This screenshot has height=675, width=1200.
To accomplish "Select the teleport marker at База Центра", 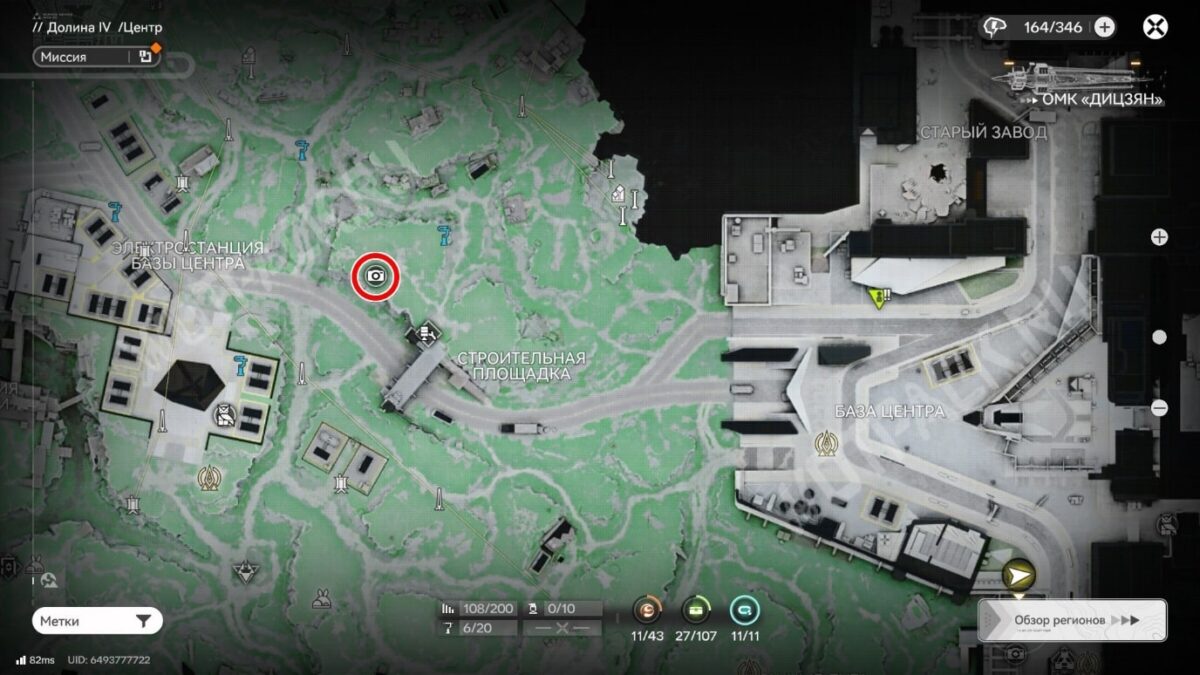I will pos(827,441).
